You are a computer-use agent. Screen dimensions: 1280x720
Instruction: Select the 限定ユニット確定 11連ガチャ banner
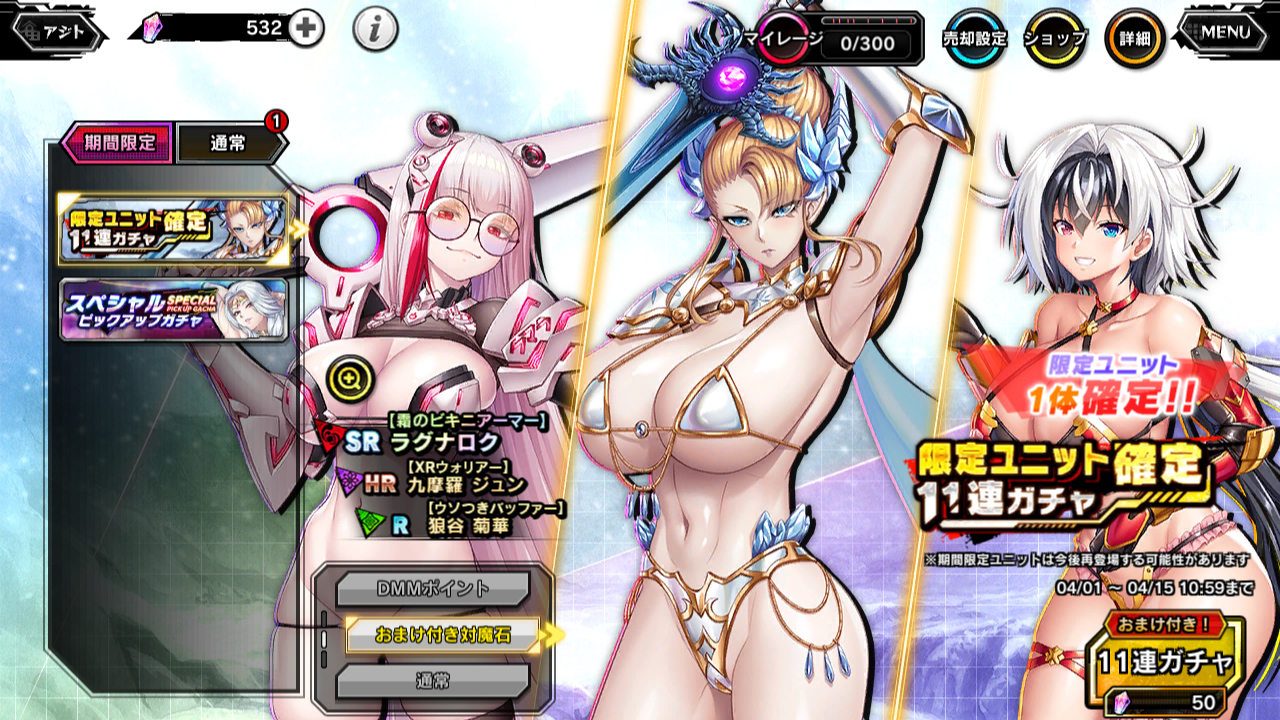(174, 230)
